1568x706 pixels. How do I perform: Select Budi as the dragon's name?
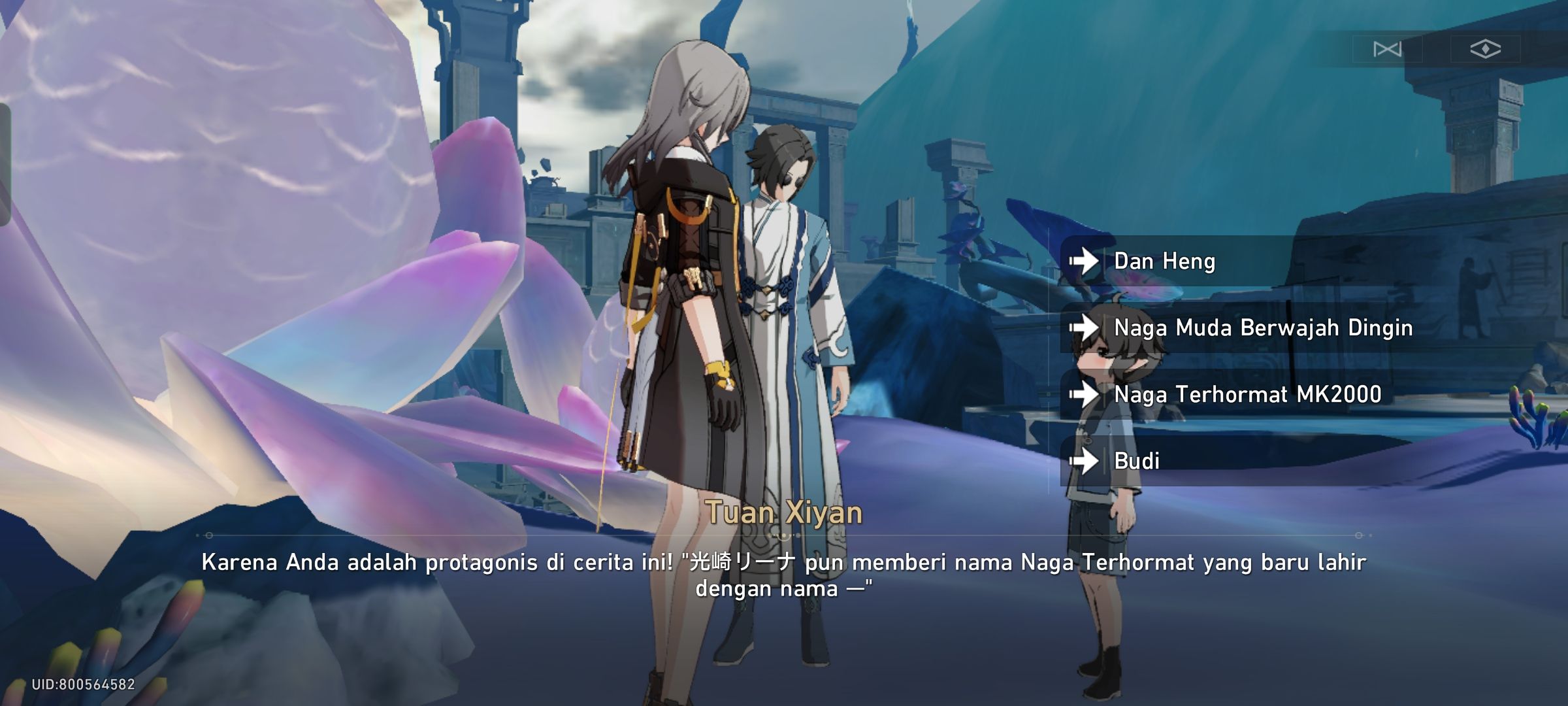pos(1137,462)
